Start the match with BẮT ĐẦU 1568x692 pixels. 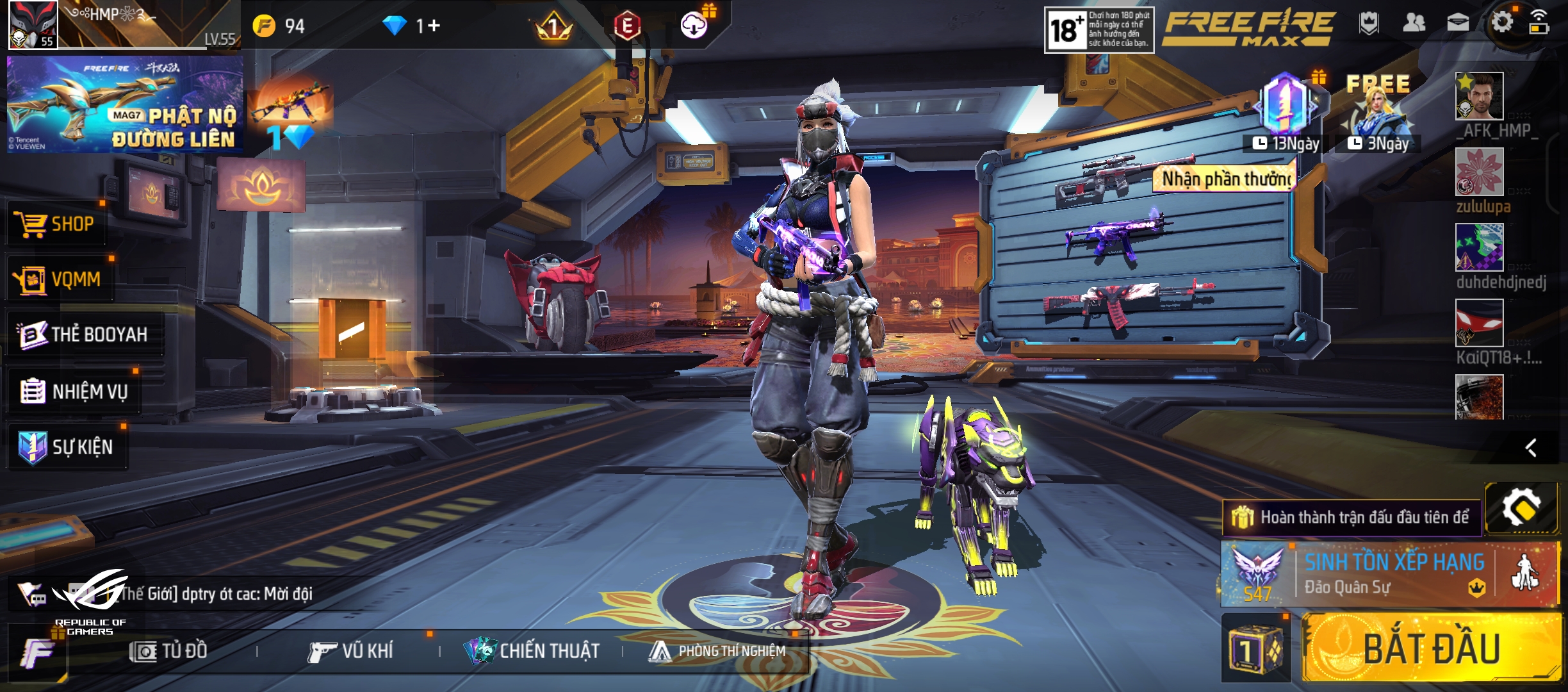(1431, 647)
